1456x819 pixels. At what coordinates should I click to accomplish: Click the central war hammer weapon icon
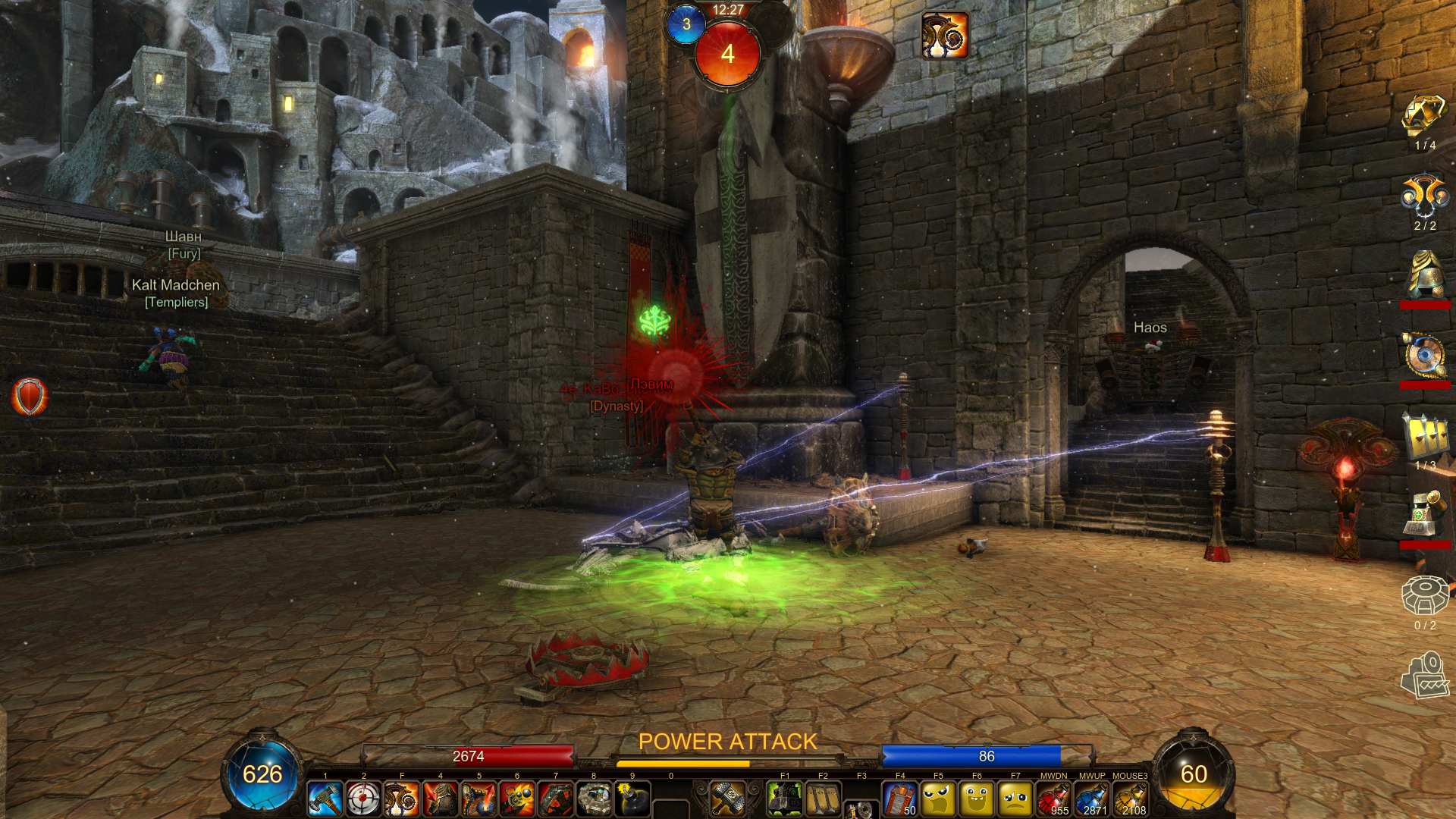[728, 797]
